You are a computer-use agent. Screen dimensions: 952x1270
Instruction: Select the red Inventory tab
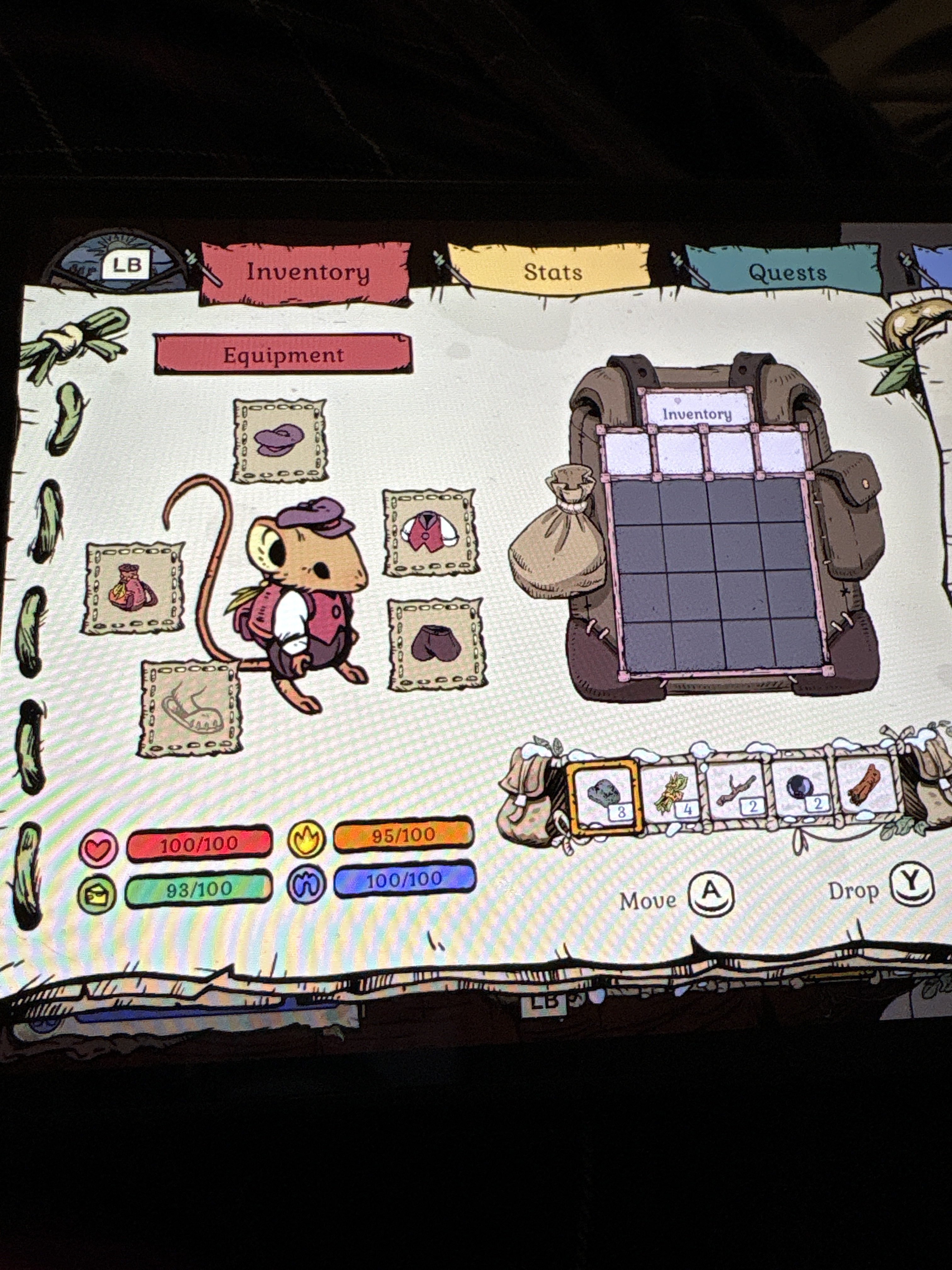[x=308, y=272]
